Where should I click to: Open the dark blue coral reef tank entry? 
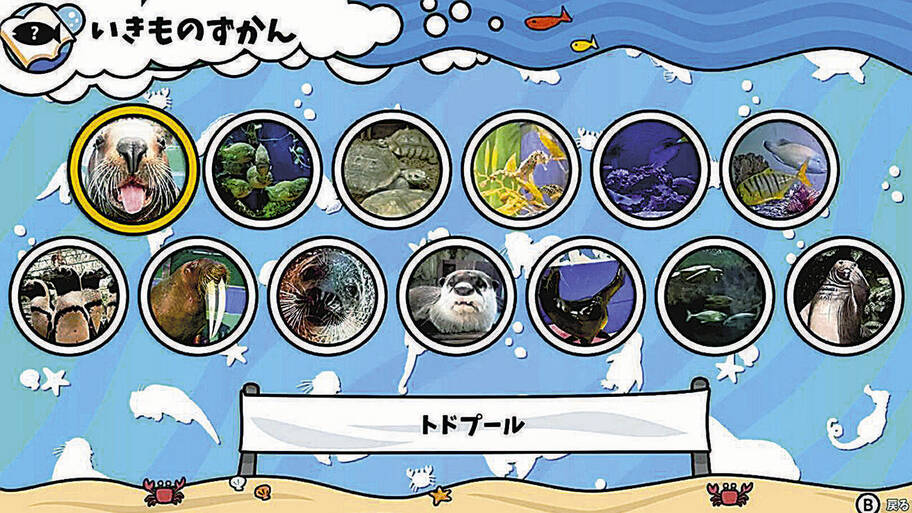[x=650, y=168]
